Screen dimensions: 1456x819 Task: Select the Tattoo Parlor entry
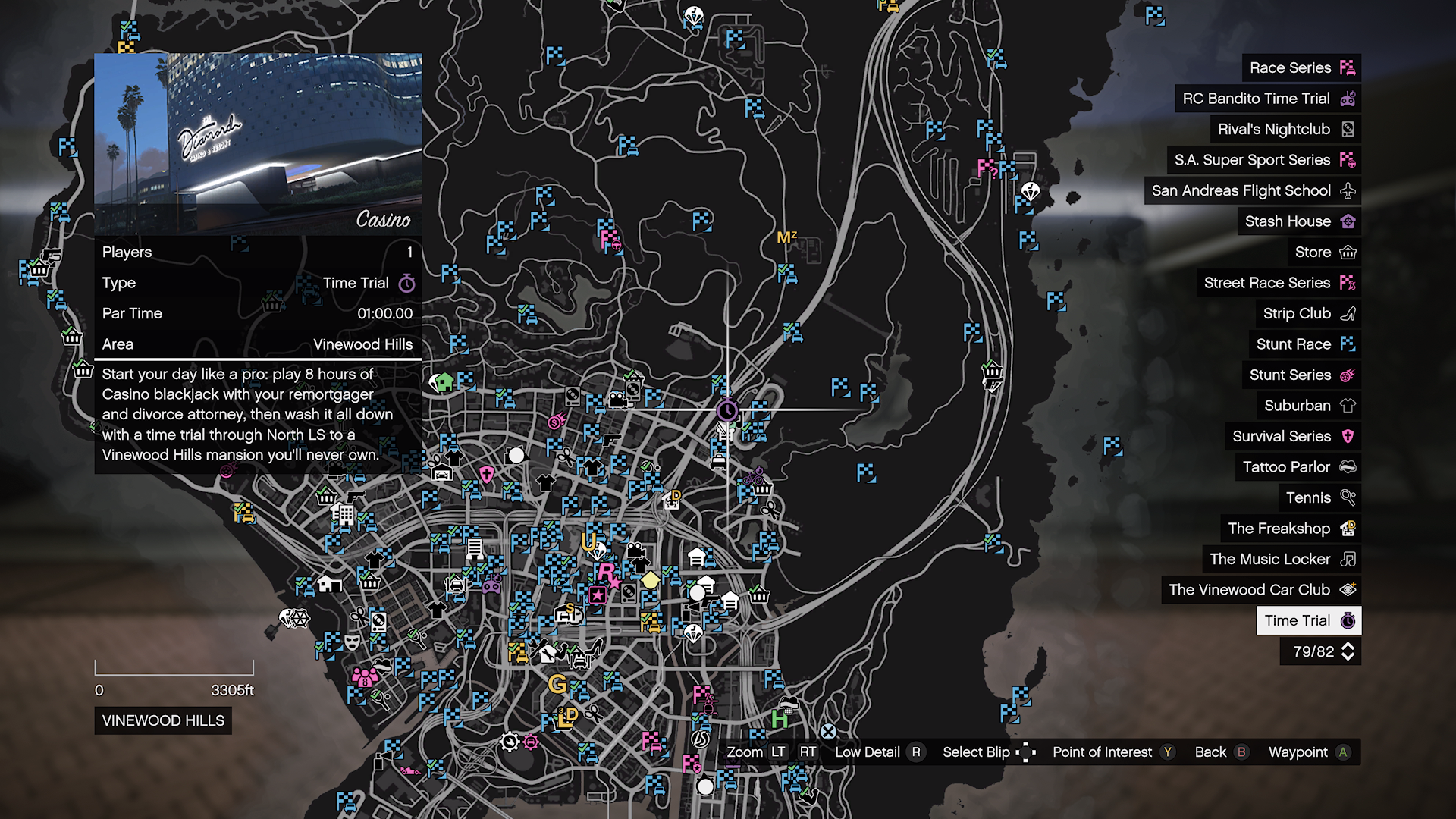(x=1298, y=467)
